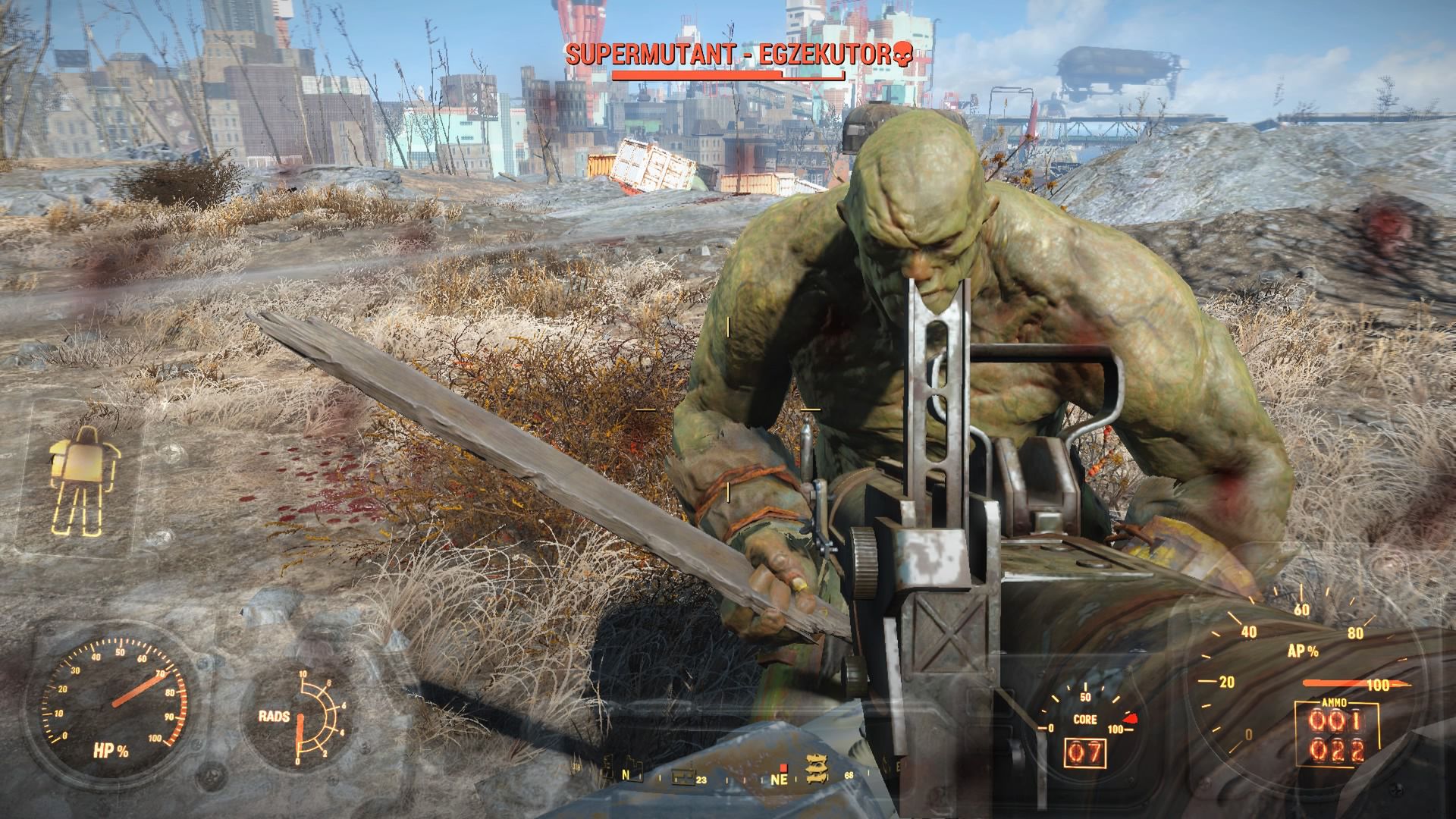Click the CORE gauge red needle
This screenshot has width=1456, height=819.
1131,718
